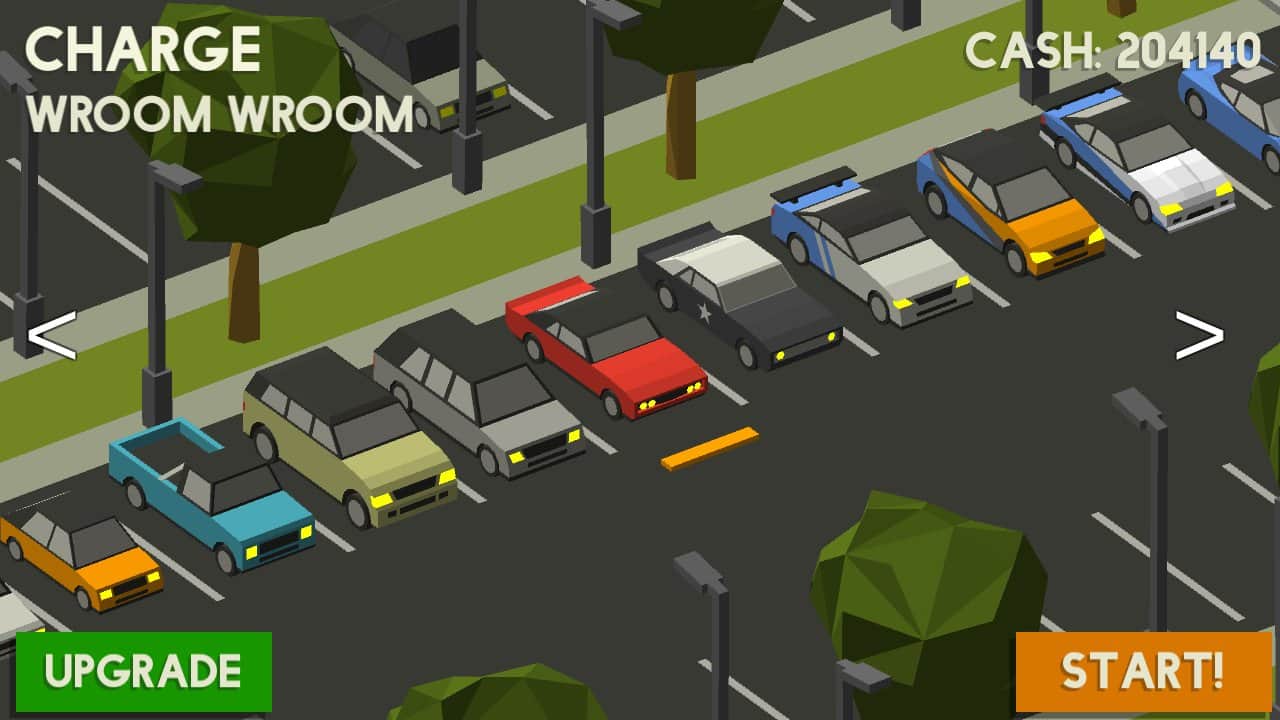Image resolution: width=1280 pixels, height=720 pixels.
Task: Open the green Upgrade menu
Action: 144,671
